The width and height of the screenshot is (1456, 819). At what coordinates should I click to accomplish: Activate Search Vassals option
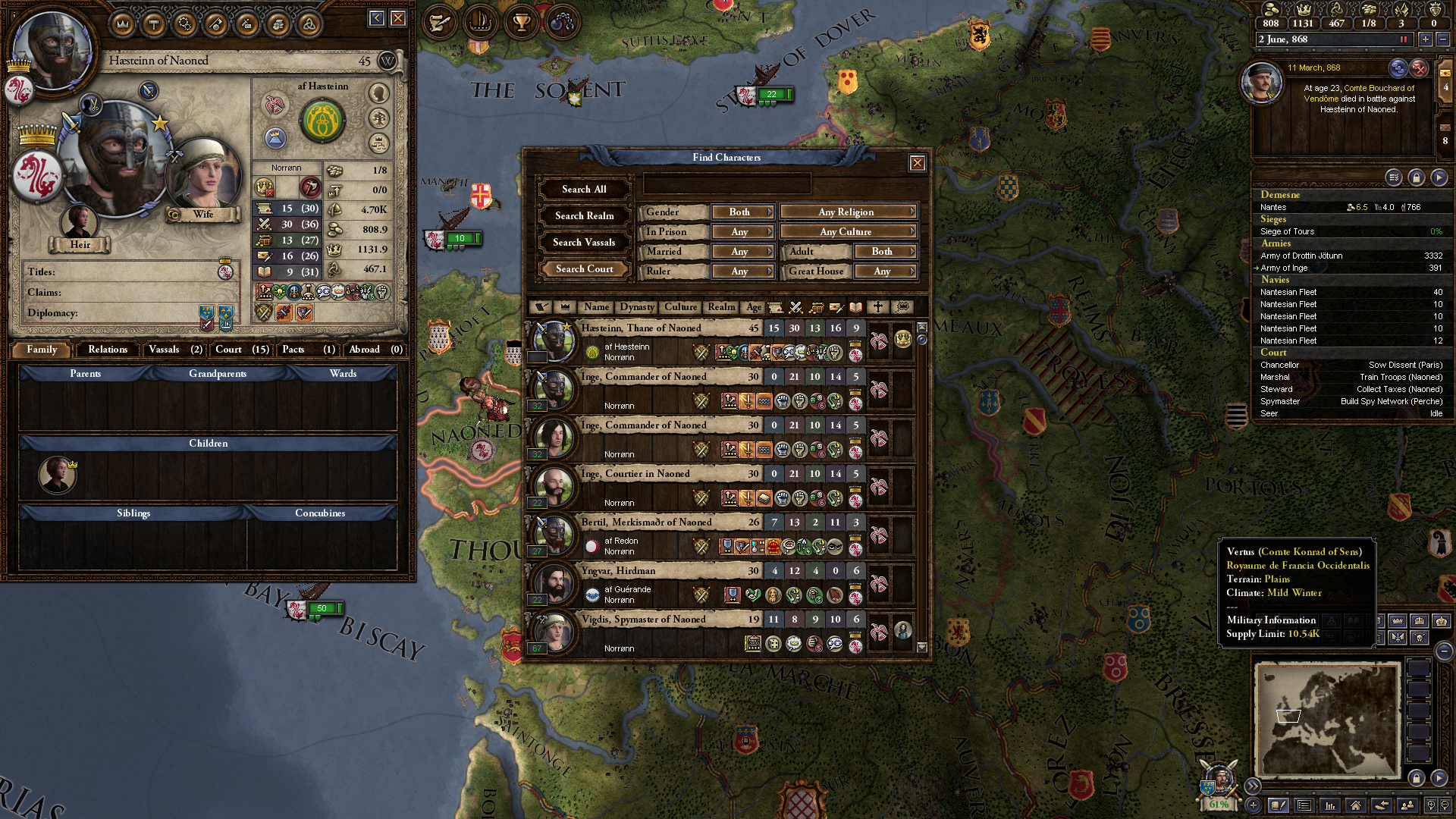click(584, 243)
